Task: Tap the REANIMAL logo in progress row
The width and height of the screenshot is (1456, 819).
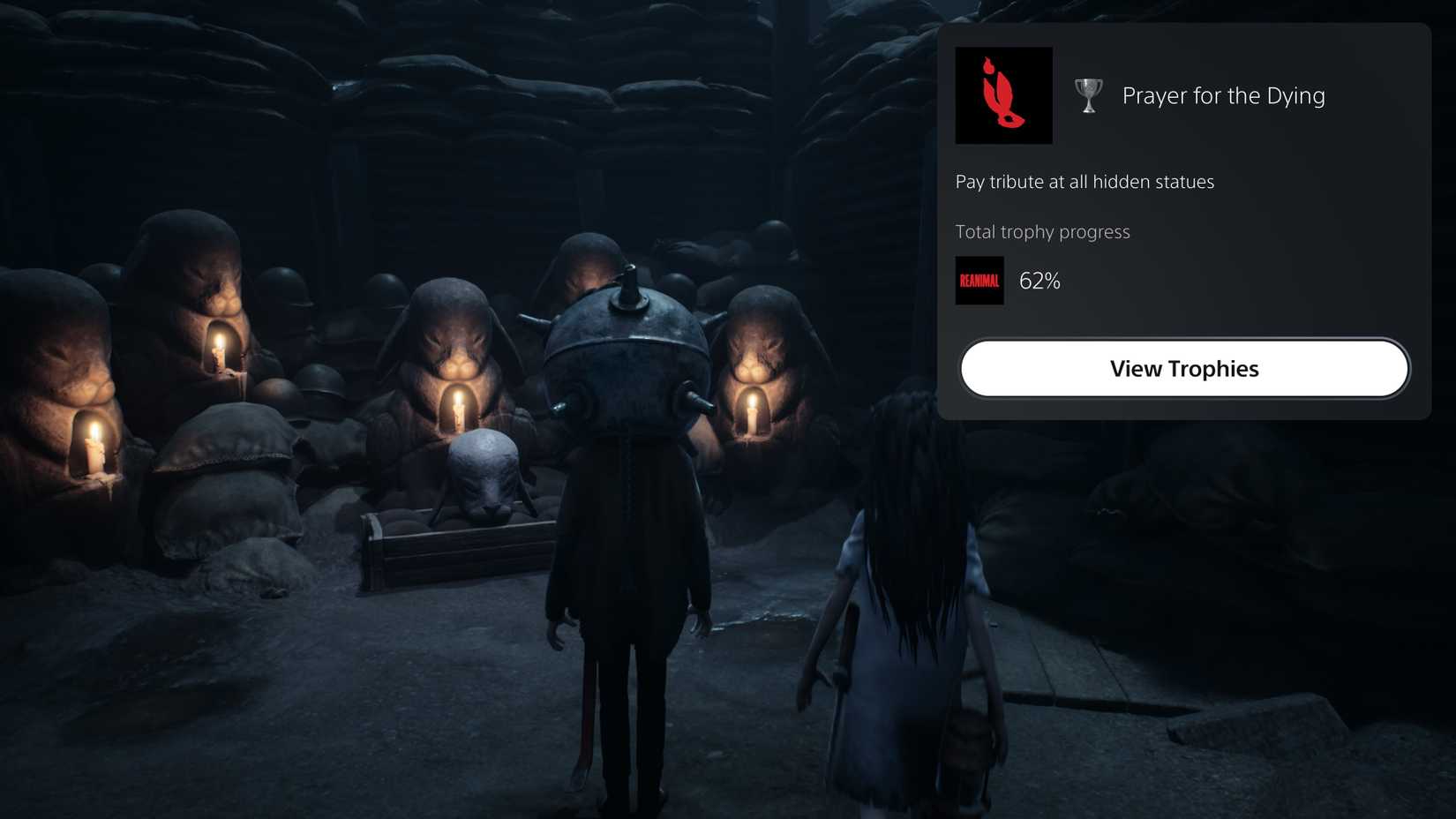Action: 979,280
